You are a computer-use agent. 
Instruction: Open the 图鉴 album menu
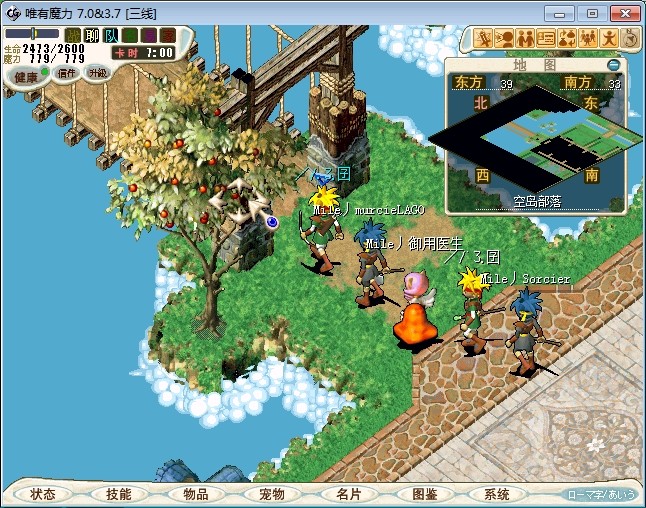pyautogui.click(x=424, y=494)
